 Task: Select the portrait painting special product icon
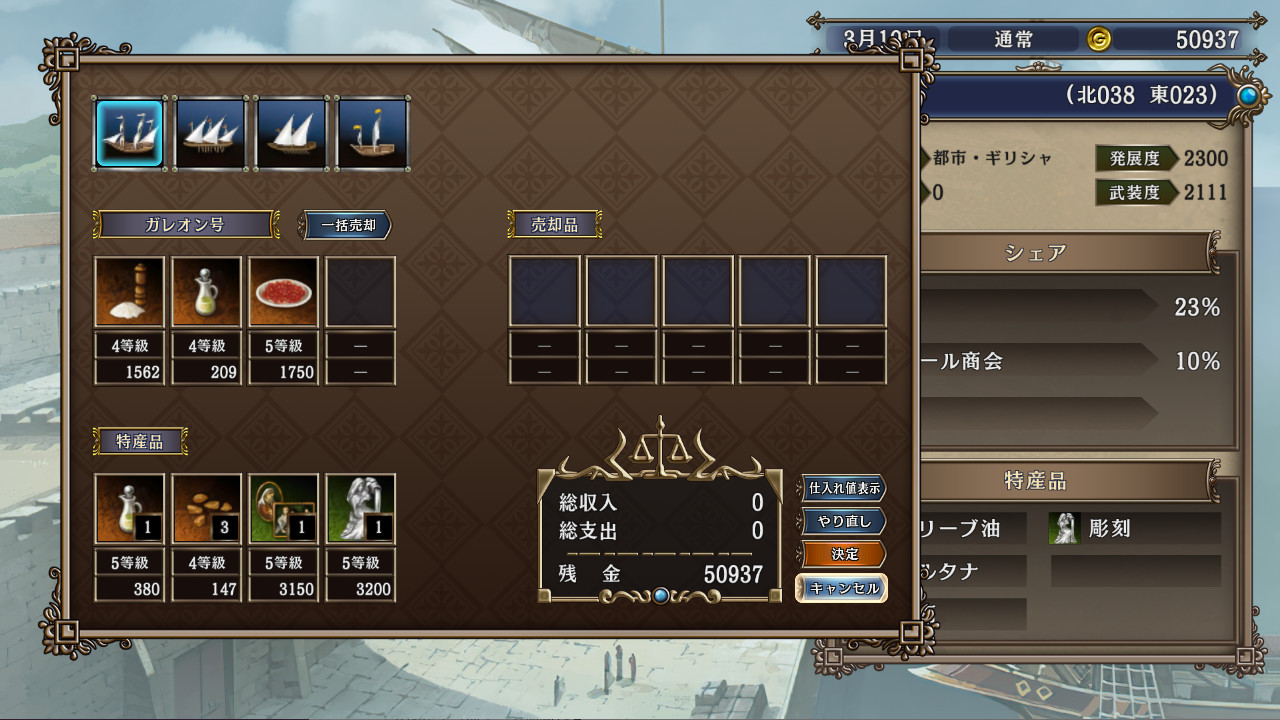coord(283,509)
